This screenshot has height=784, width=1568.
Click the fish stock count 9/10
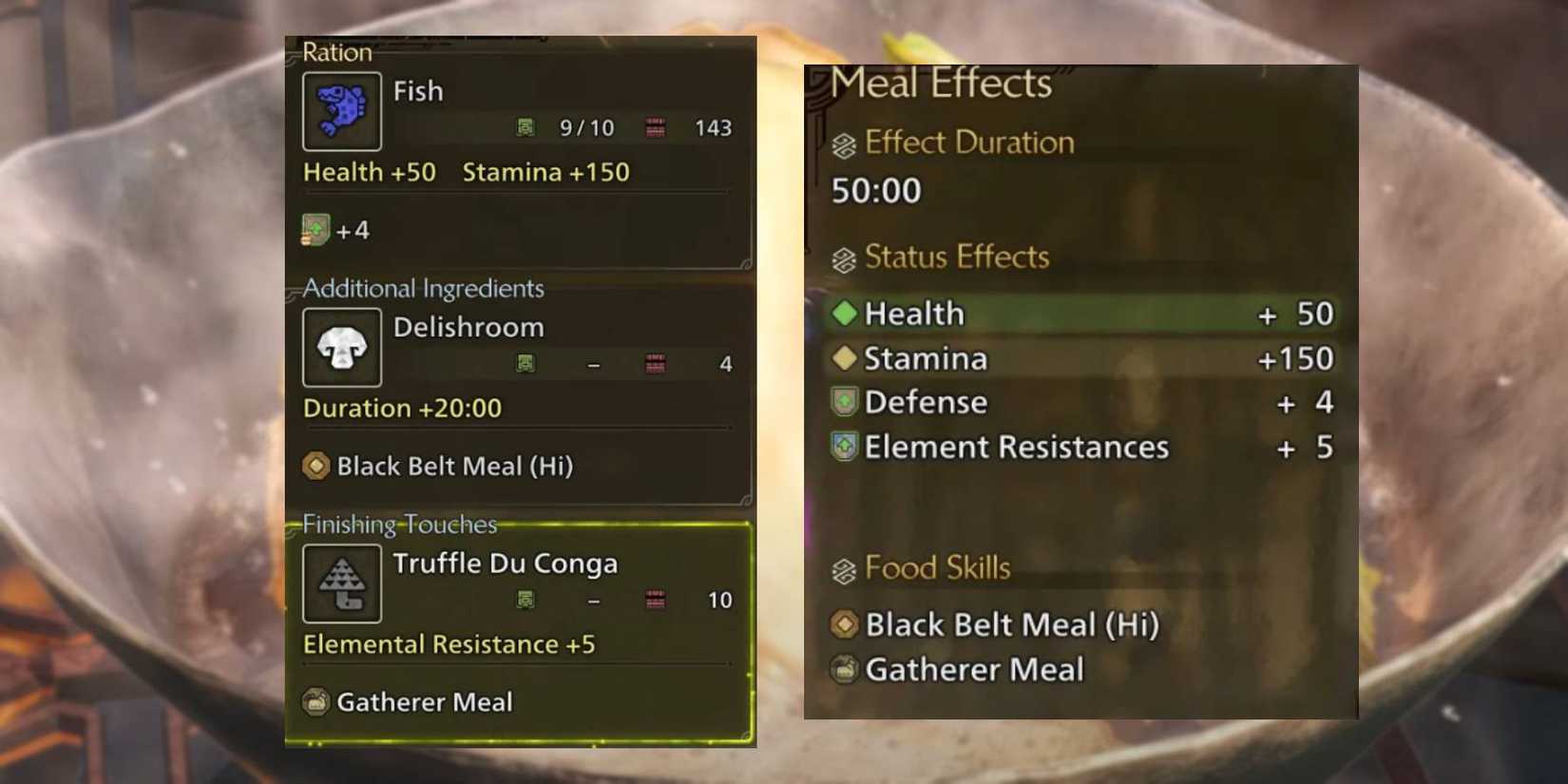[587, 127]
